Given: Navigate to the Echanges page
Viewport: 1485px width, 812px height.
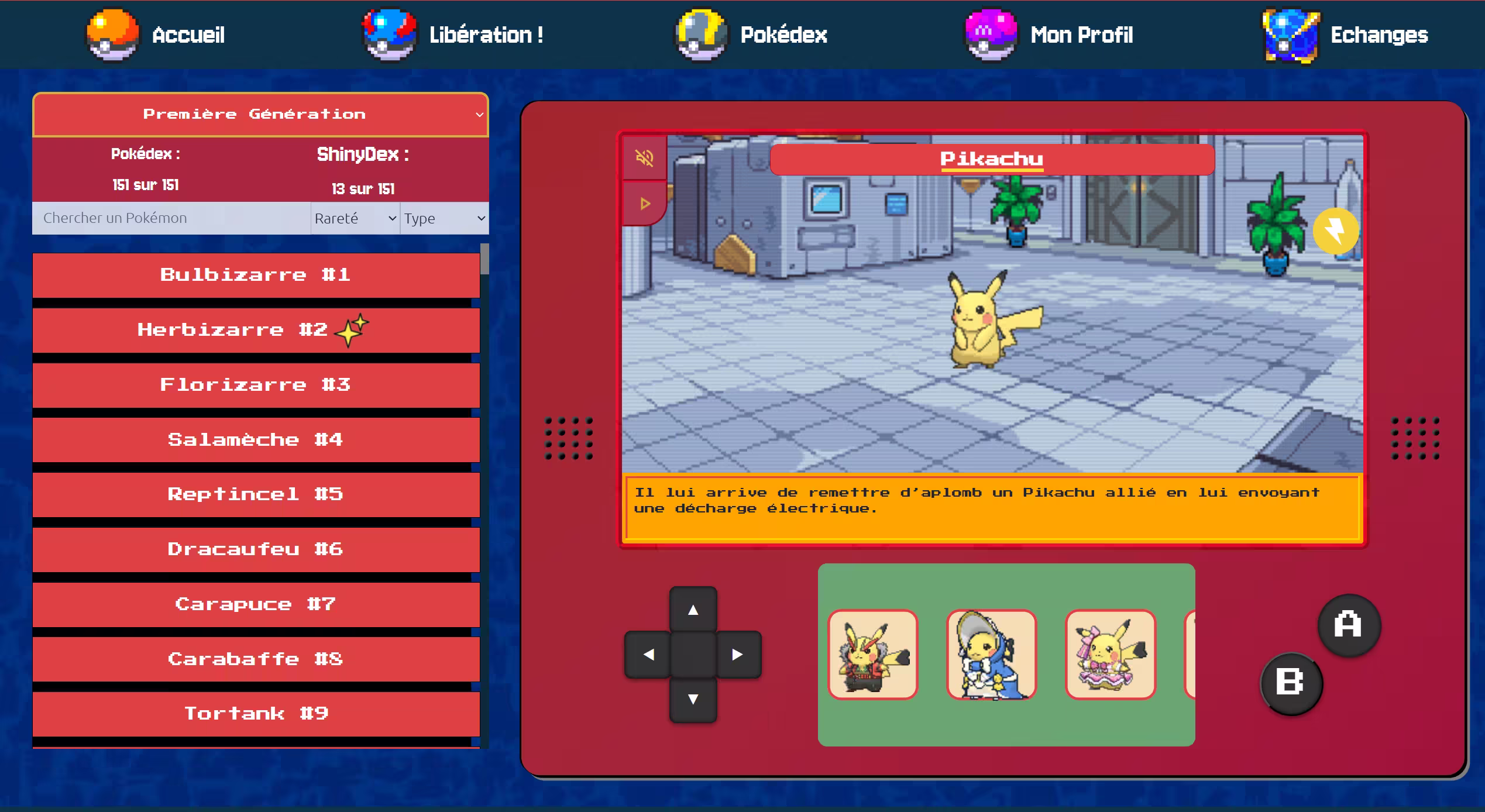Looking at the screenshot, I should click(x=1346, y=35).
